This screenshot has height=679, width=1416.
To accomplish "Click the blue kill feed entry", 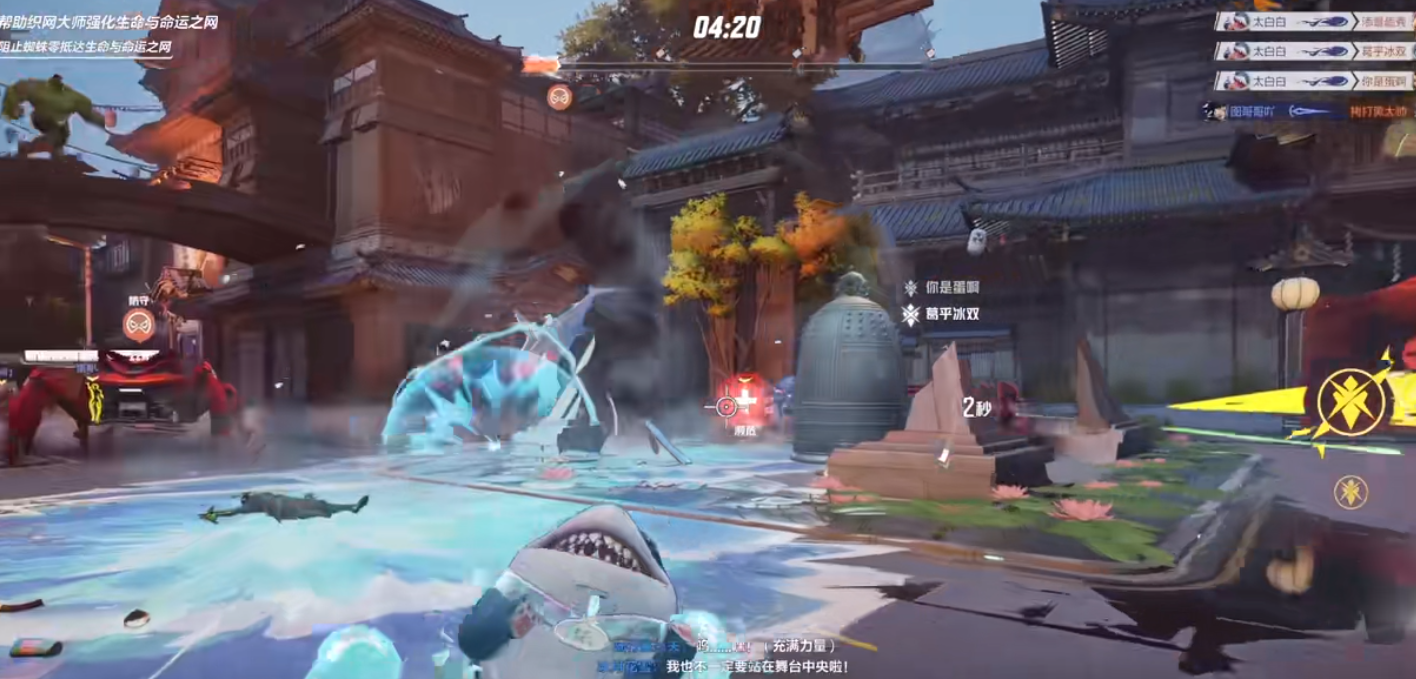I will click(x=1306, y=112).
